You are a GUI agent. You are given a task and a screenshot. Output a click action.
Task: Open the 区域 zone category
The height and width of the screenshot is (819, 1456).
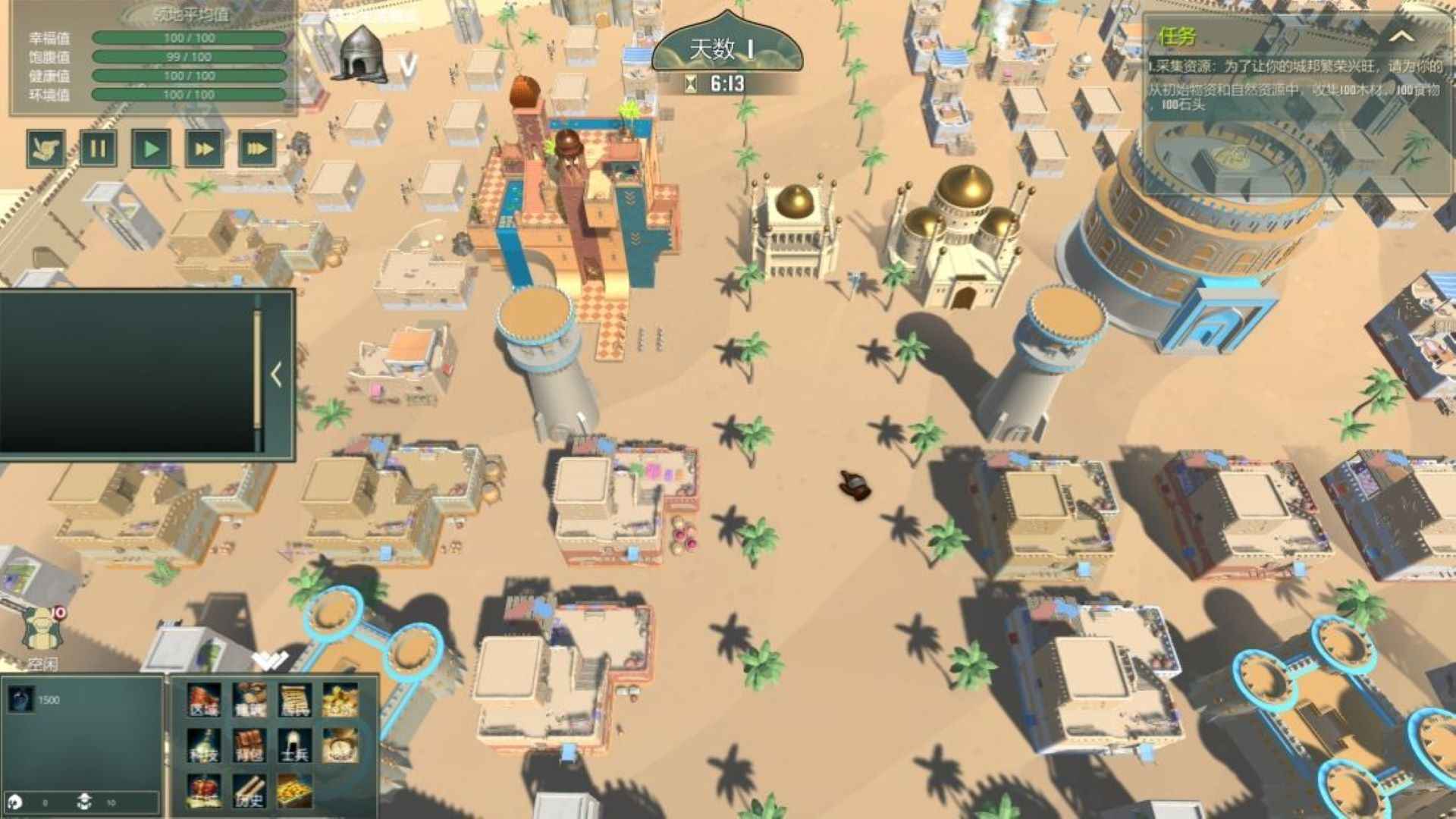click(x=204, y=700)
